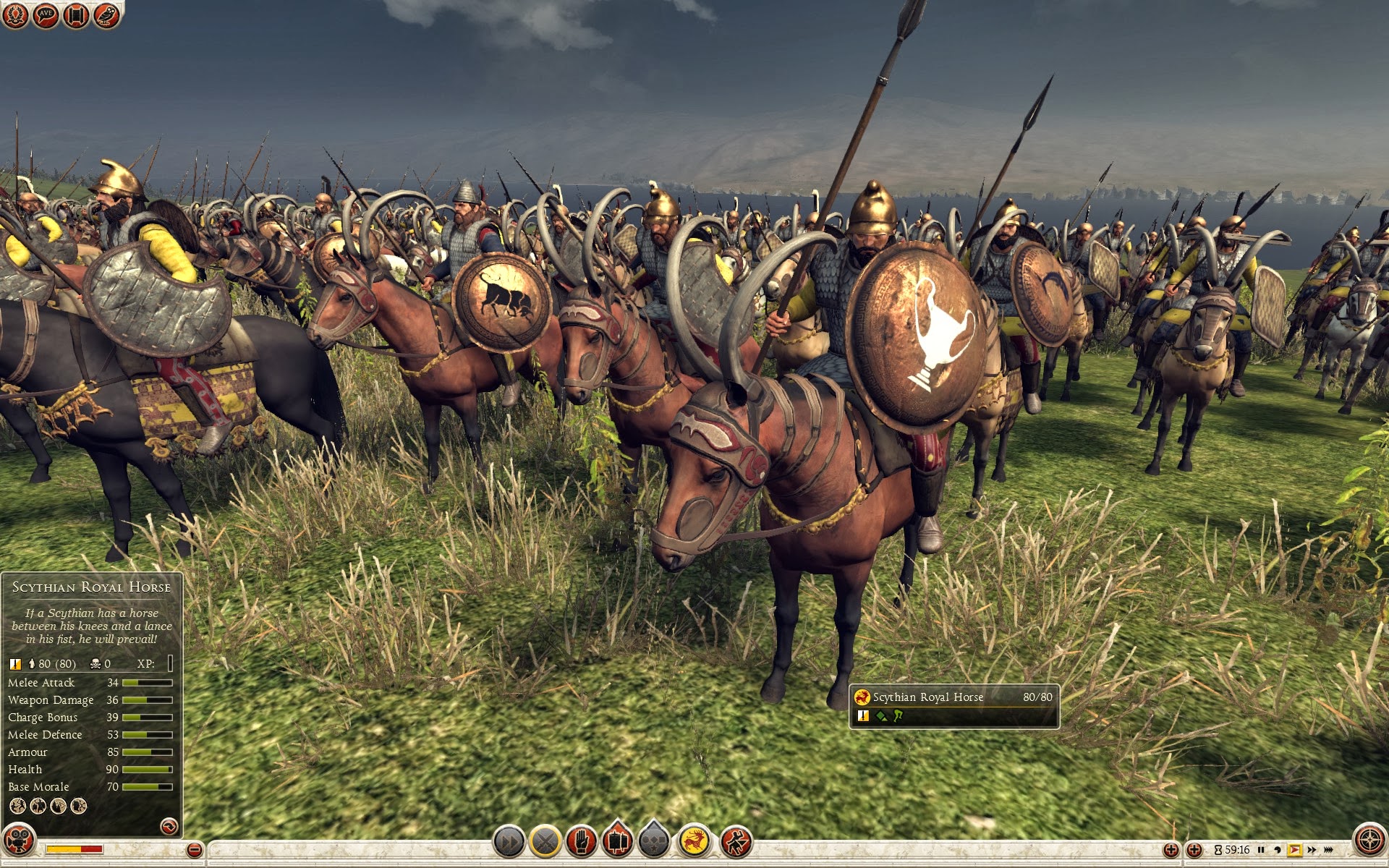This screenshot has height=868, width=1389.
Task: Open the scroll icon button
Action: pos(76,14)
